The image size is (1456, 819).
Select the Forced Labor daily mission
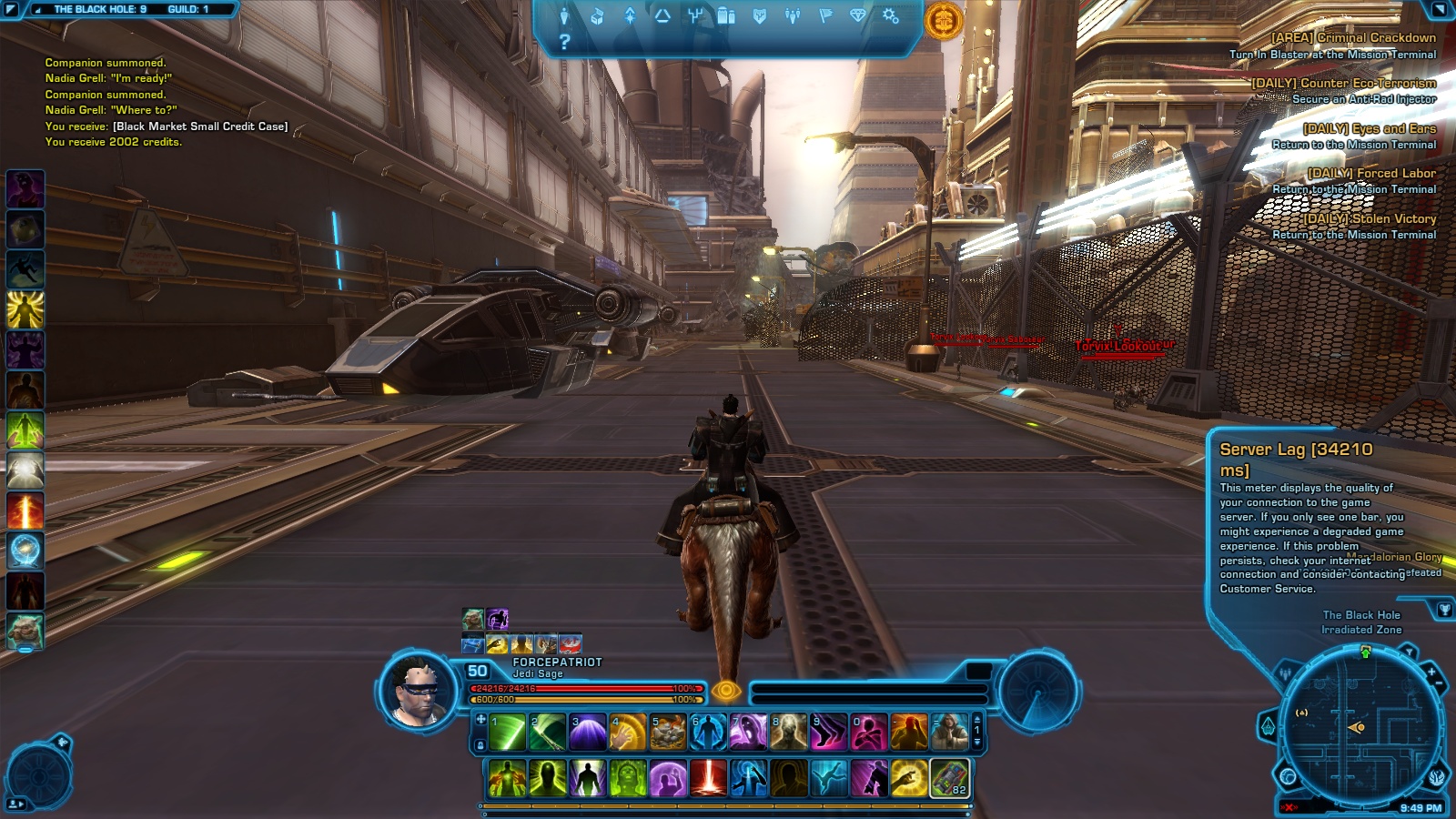1371,173
